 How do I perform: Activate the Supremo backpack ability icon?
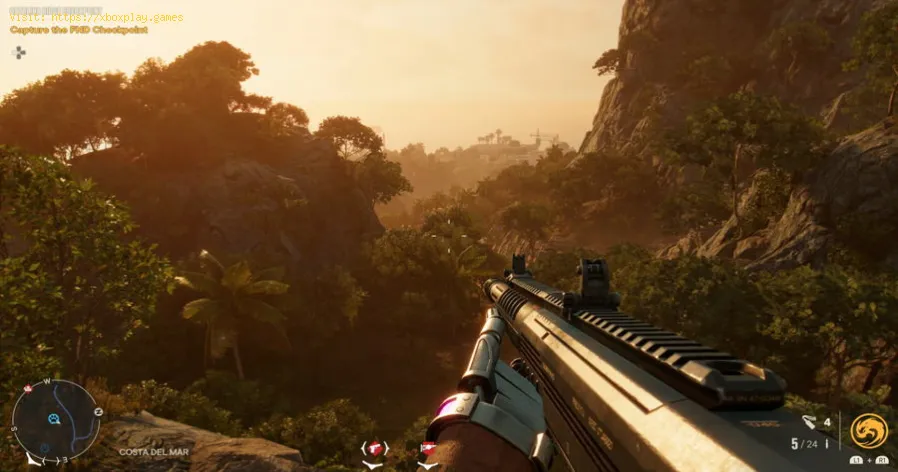(868, 431)
